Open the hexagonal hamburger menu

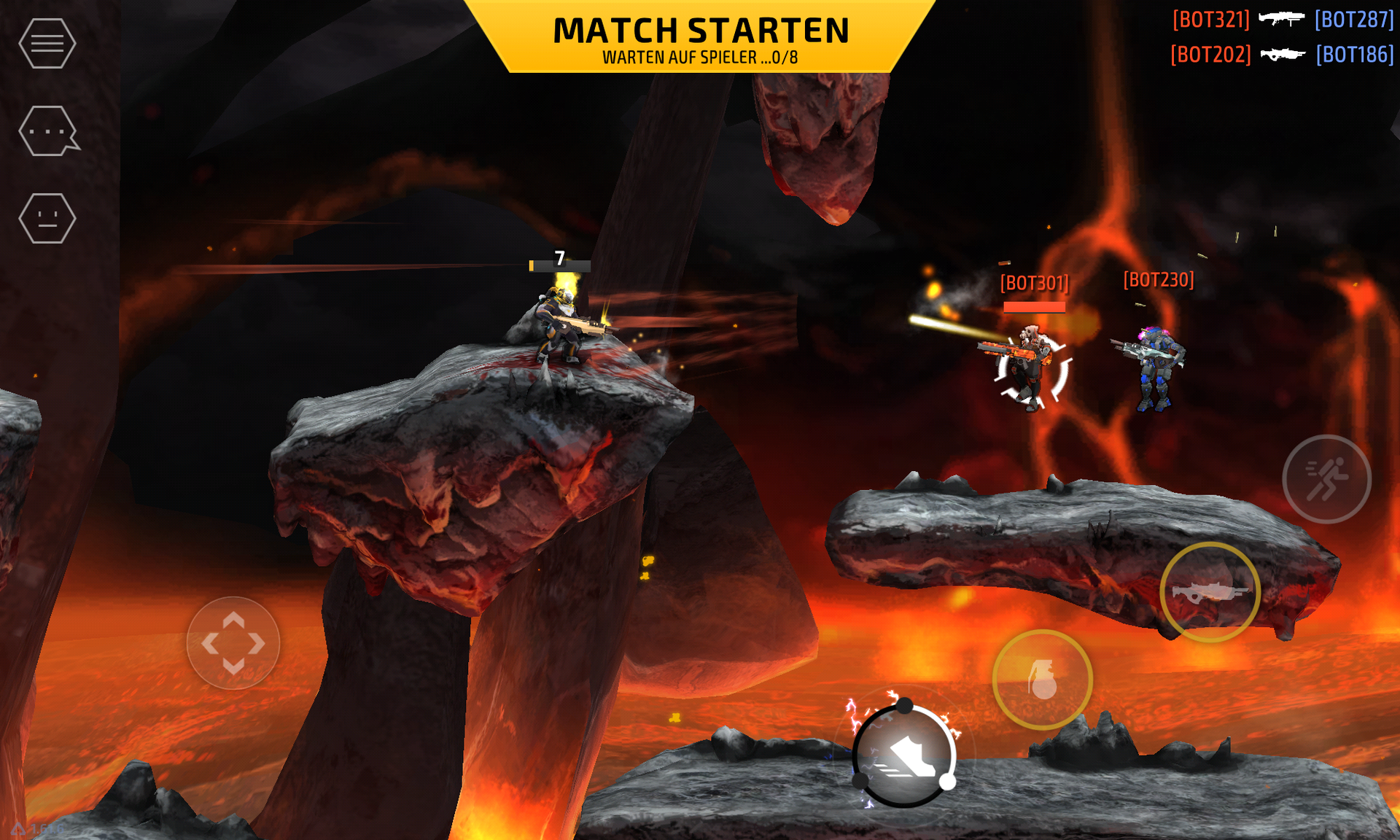pyautogui.click(x=47, y=44)
